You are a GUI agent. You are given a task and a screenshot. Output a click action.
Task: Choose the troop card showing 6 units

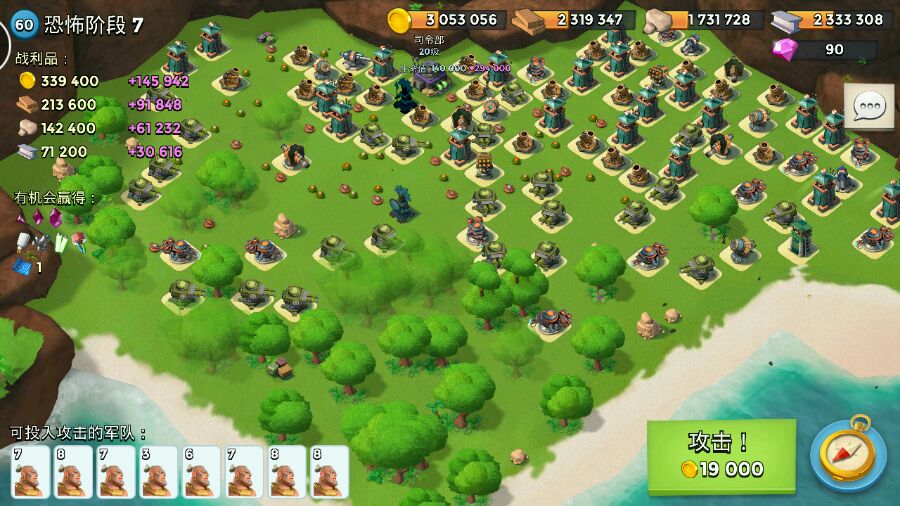pyautogui.click(x=201, y=472)
